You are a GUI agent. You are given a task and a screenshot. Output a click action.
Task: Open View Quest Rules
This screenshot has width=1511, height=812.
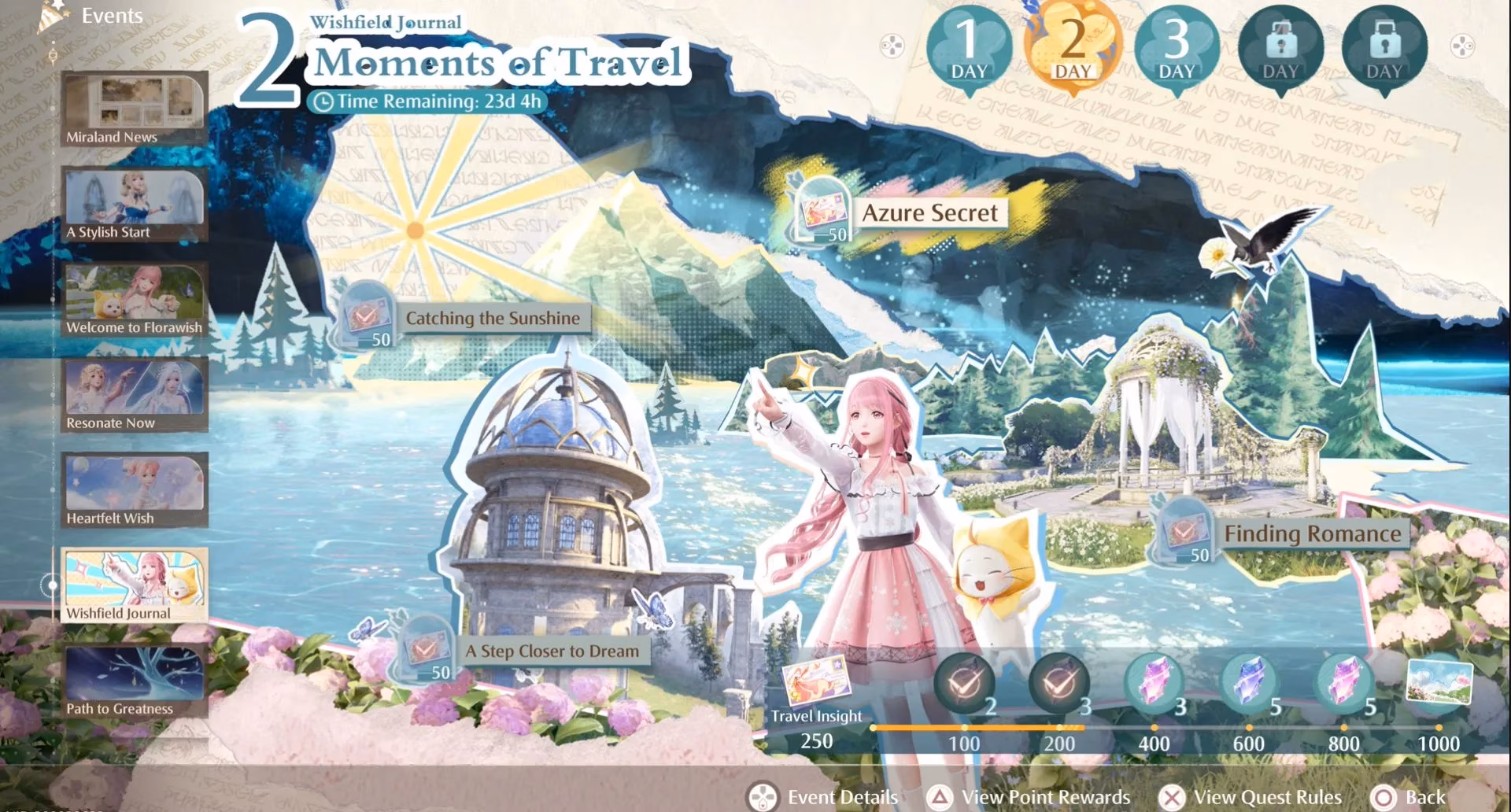pyautogui.click(x=1253, y=796)
